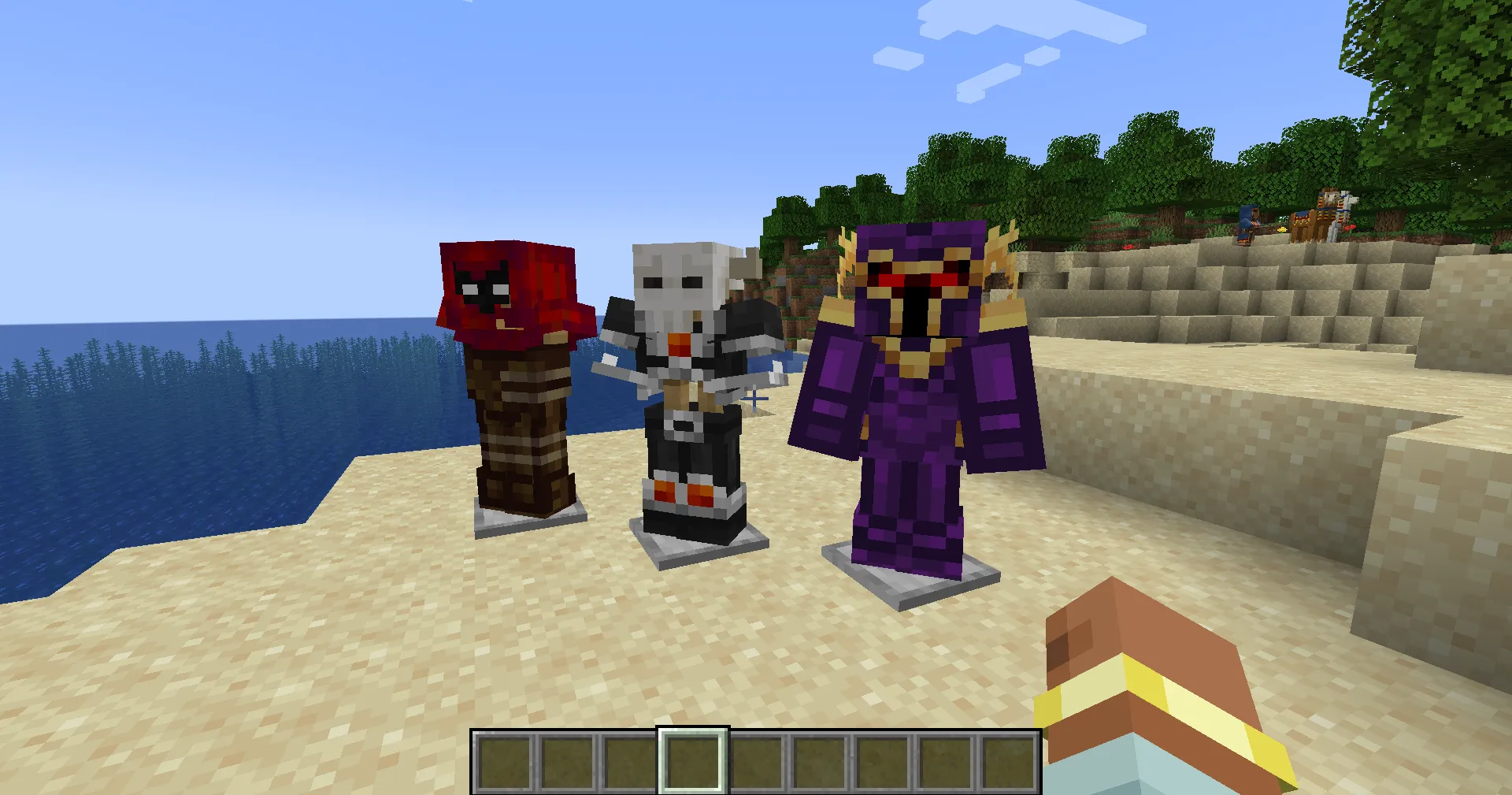The height and width of the screenshot is (795, 1512).
Task: Click the crosshair in the screen center
Action: pos(756,397)
